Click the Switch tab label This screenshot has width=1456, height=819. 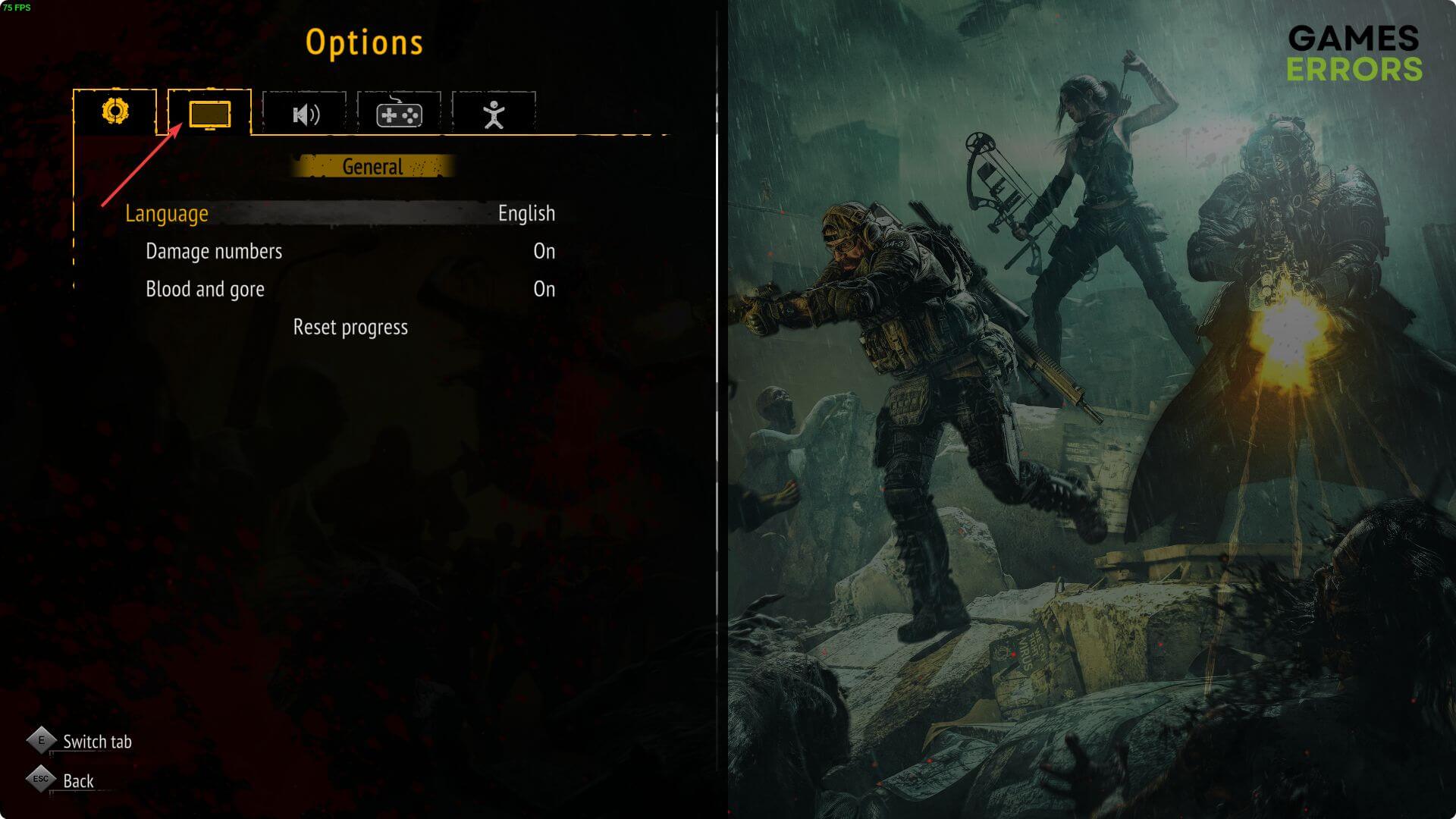click(97, 742)
